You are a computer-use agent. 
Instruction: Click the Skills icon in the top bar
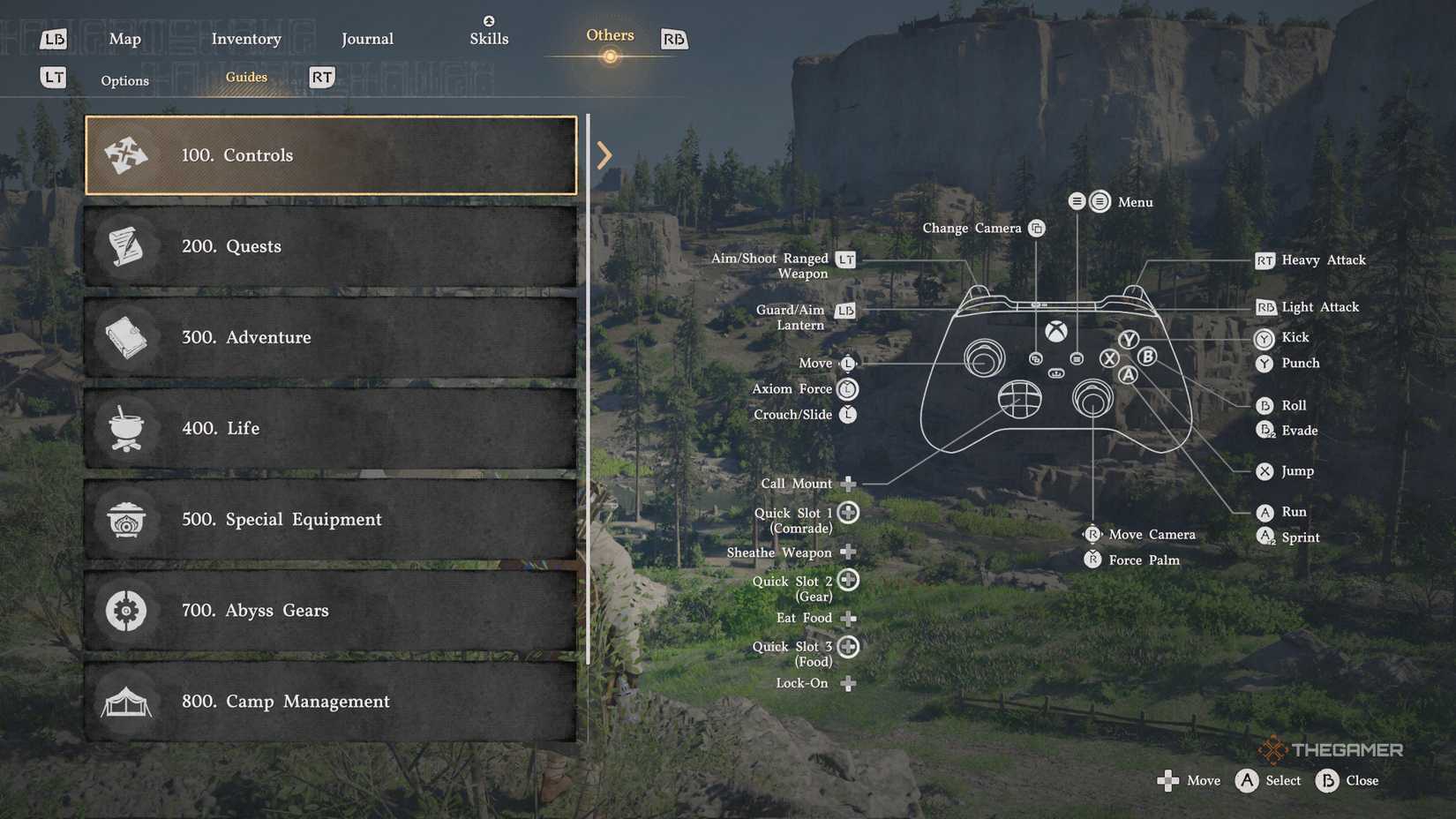point(489,21)
